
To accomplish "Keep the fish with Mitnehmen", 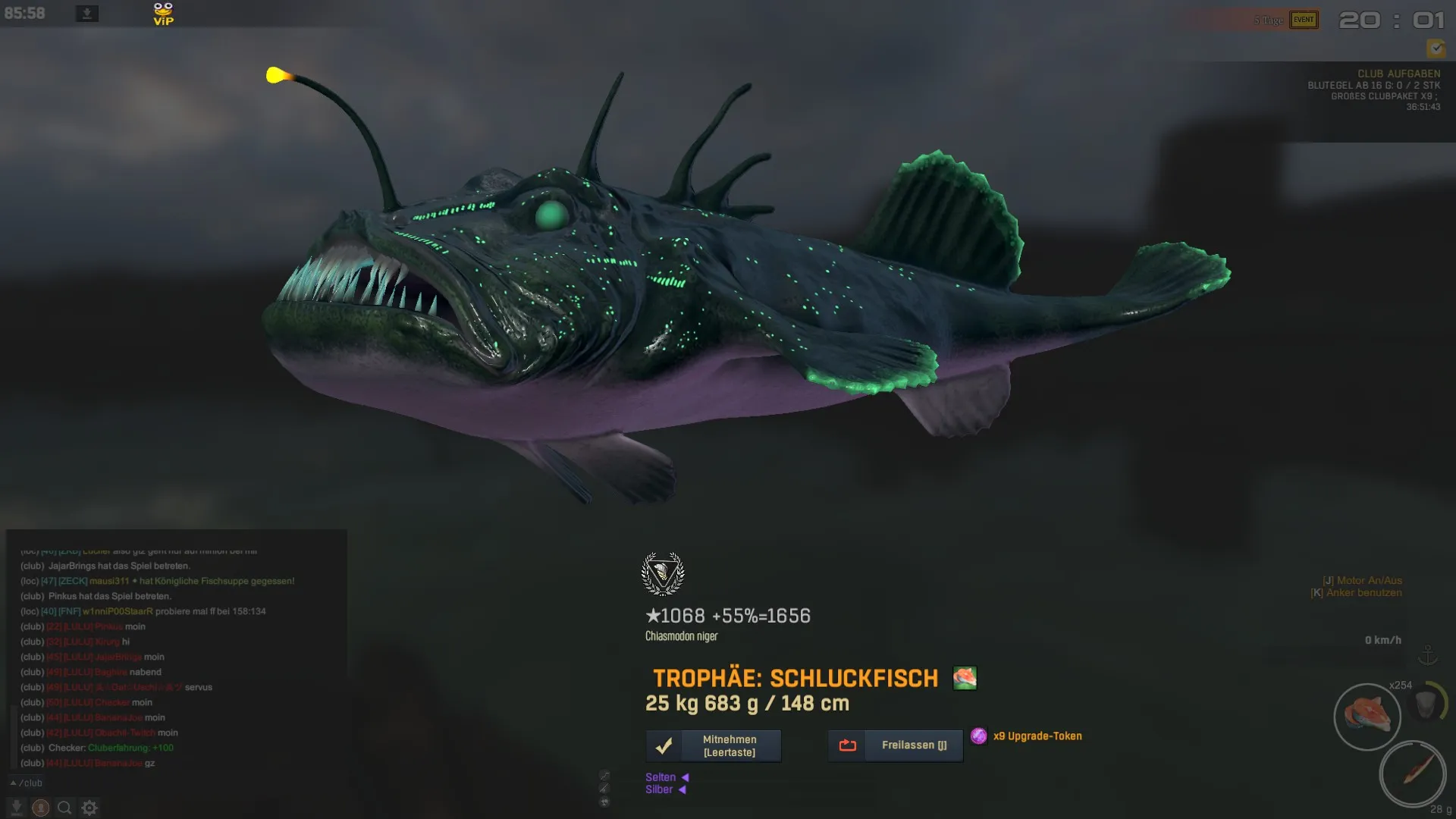I will point(714,745).
